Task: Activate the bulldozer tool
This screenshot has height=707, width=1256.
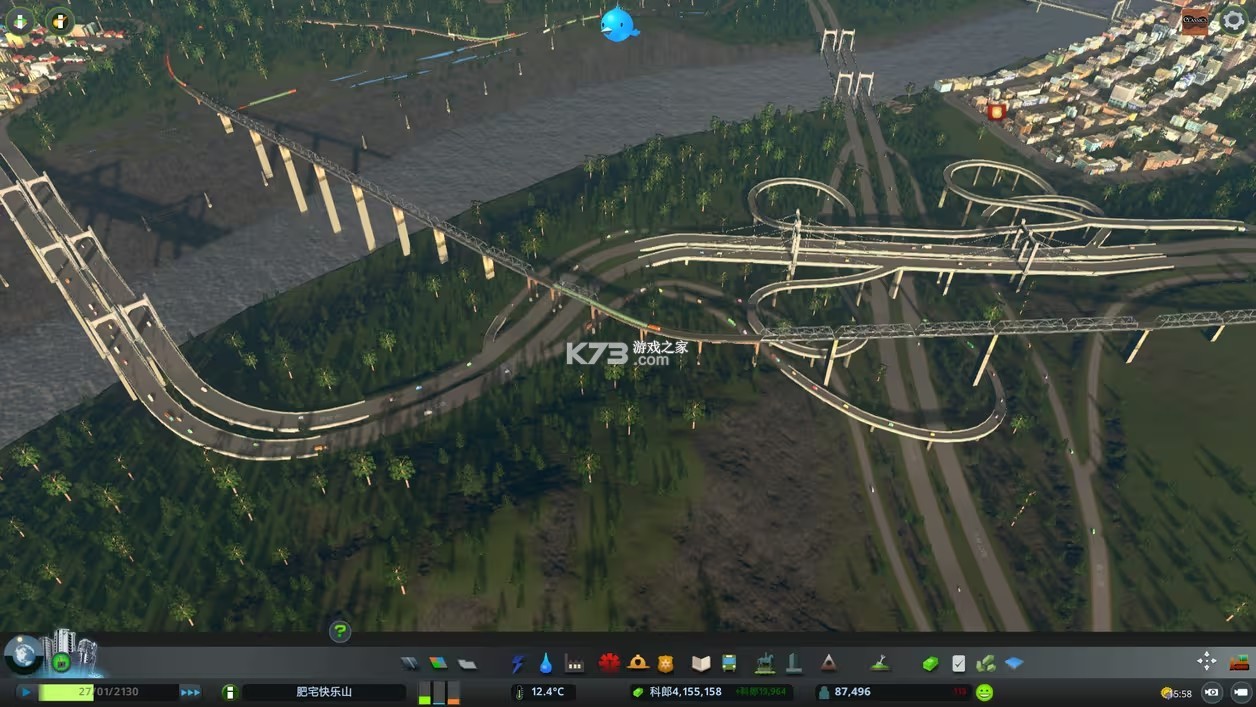Action: point(1240,661)
